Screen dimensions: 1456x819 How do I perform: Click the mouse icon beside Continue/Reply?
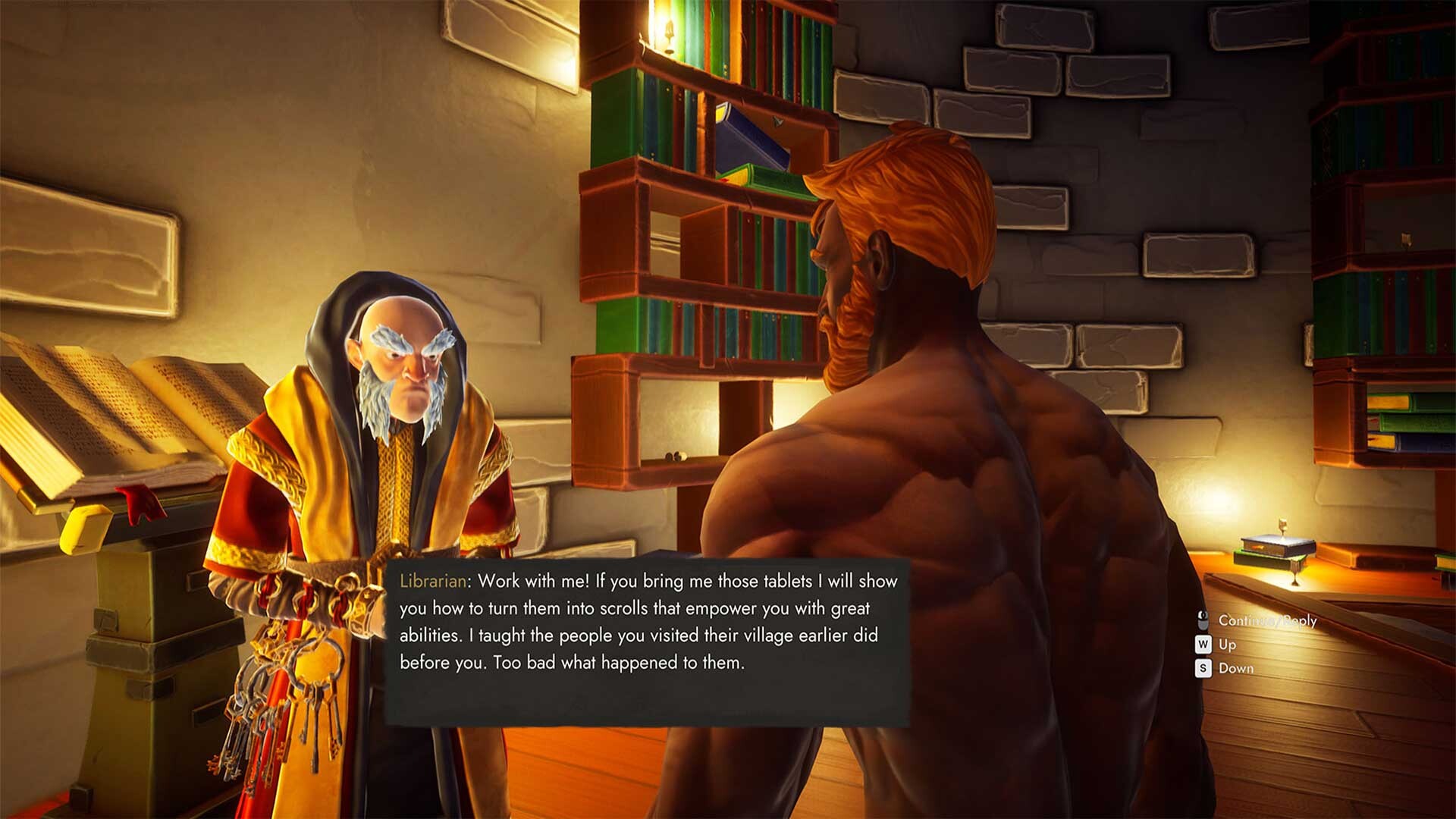point(1203,620)
